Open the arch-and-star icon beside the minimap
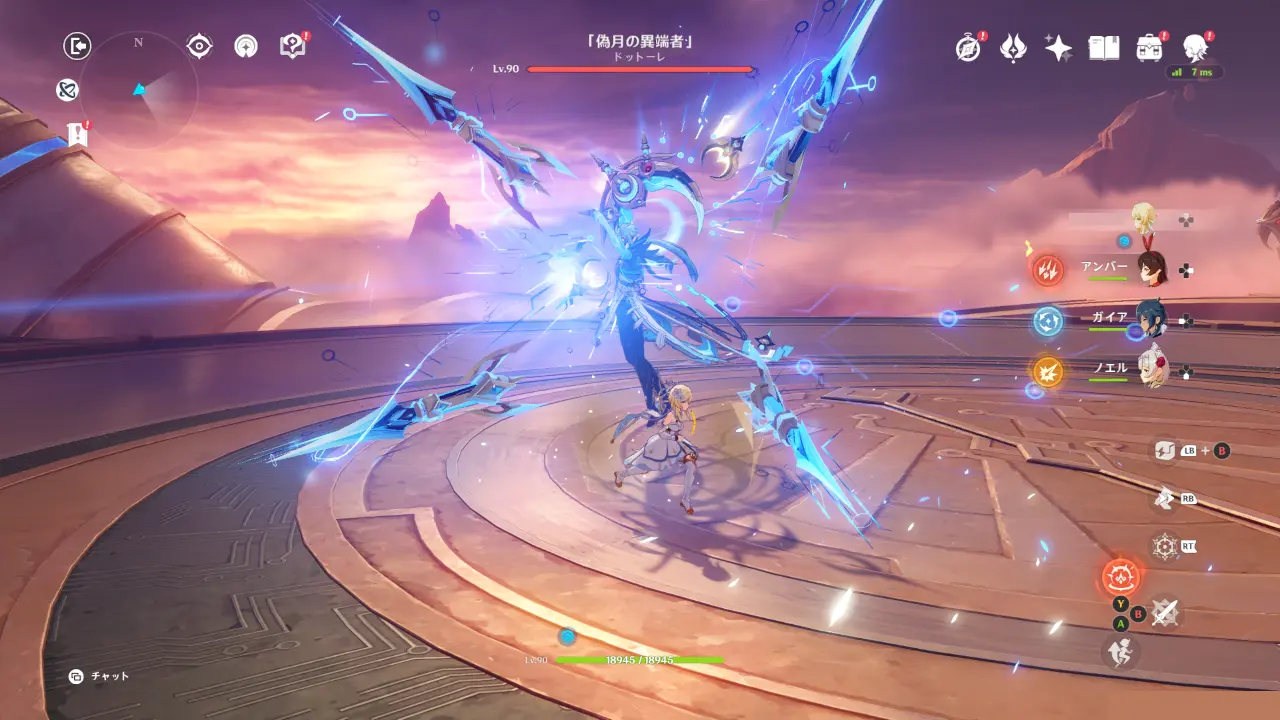1280x720 pixels. pyautogui.click(x=246, y=46)
